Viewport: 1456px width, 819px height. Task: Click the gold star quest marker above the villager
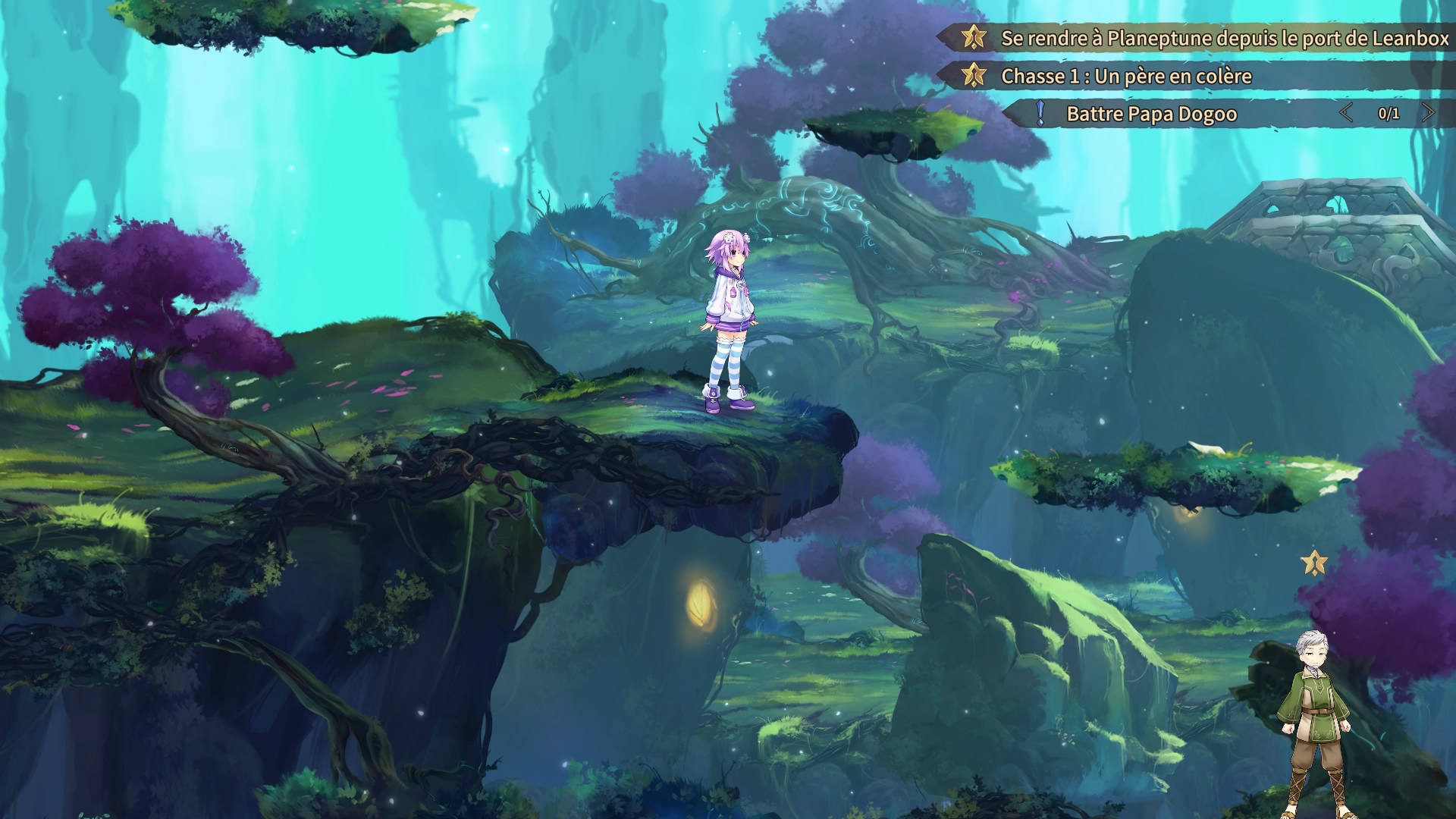point(1314,563)
